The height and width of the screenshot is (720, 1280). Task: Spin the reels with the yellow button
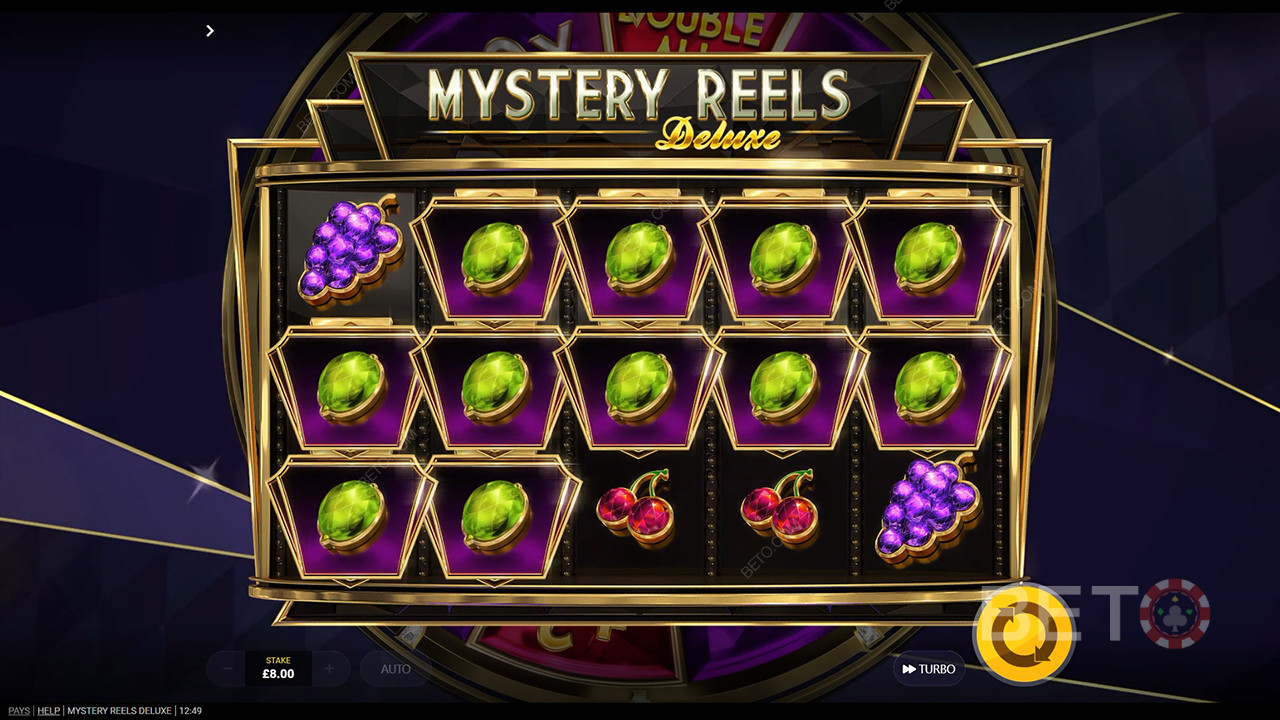(1024, 633)
